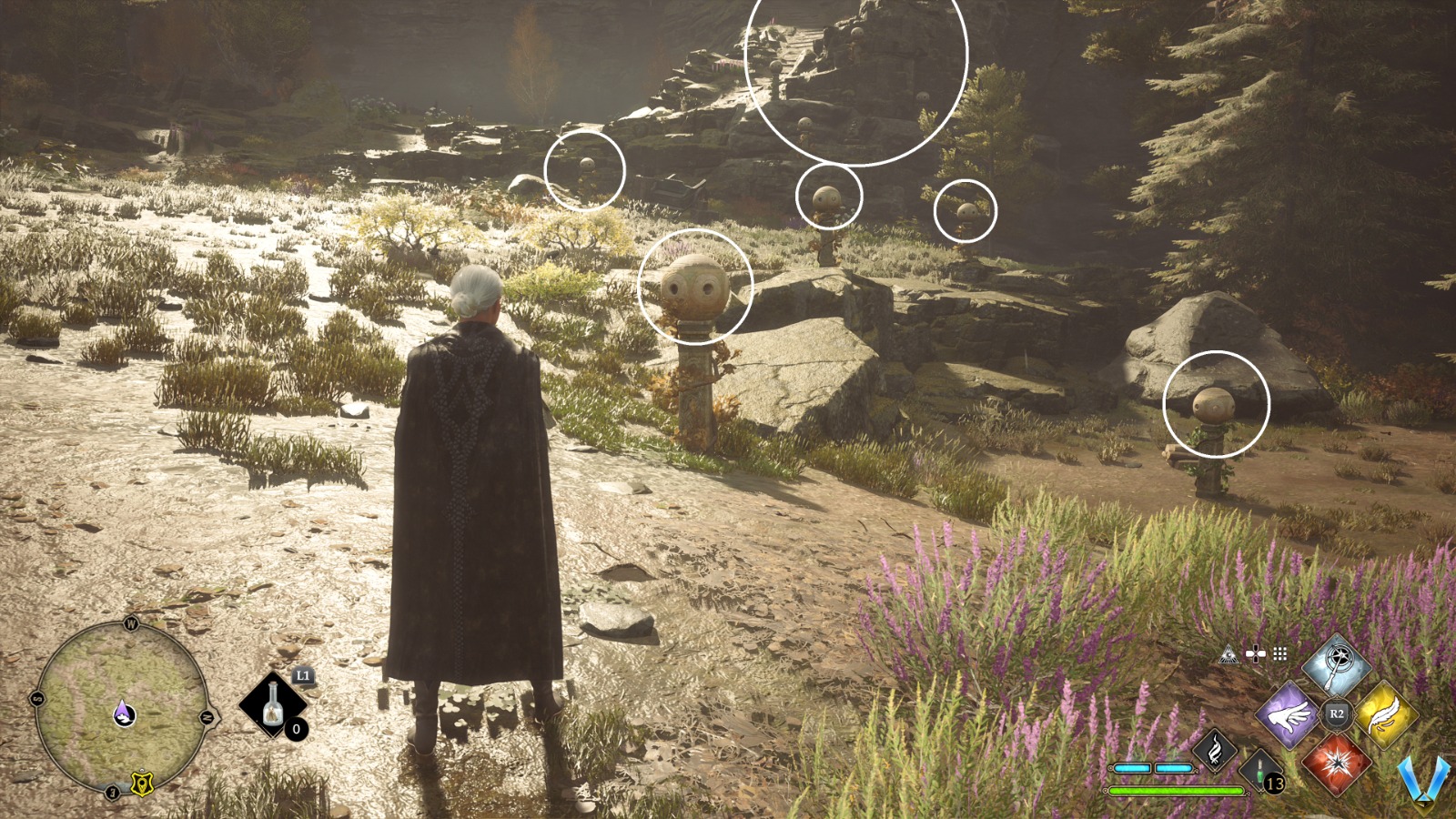Click the eye pyramid detection icon
Screen dimensions: 1456x819
click(x=1228, y=654)
